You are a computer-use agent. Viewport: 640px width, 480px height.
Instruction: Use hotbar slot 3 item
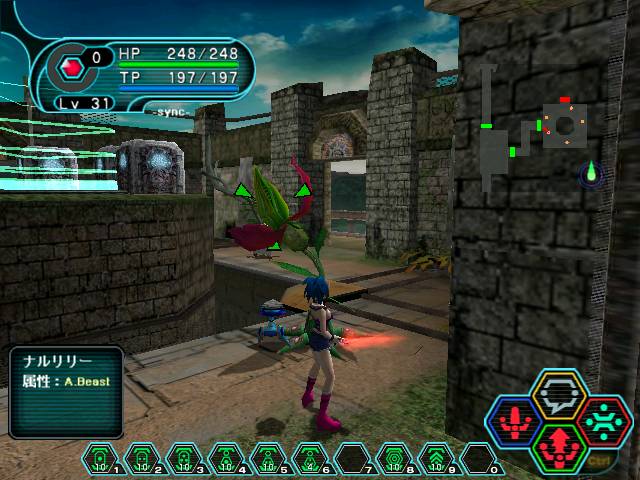[x=185, y=460]
